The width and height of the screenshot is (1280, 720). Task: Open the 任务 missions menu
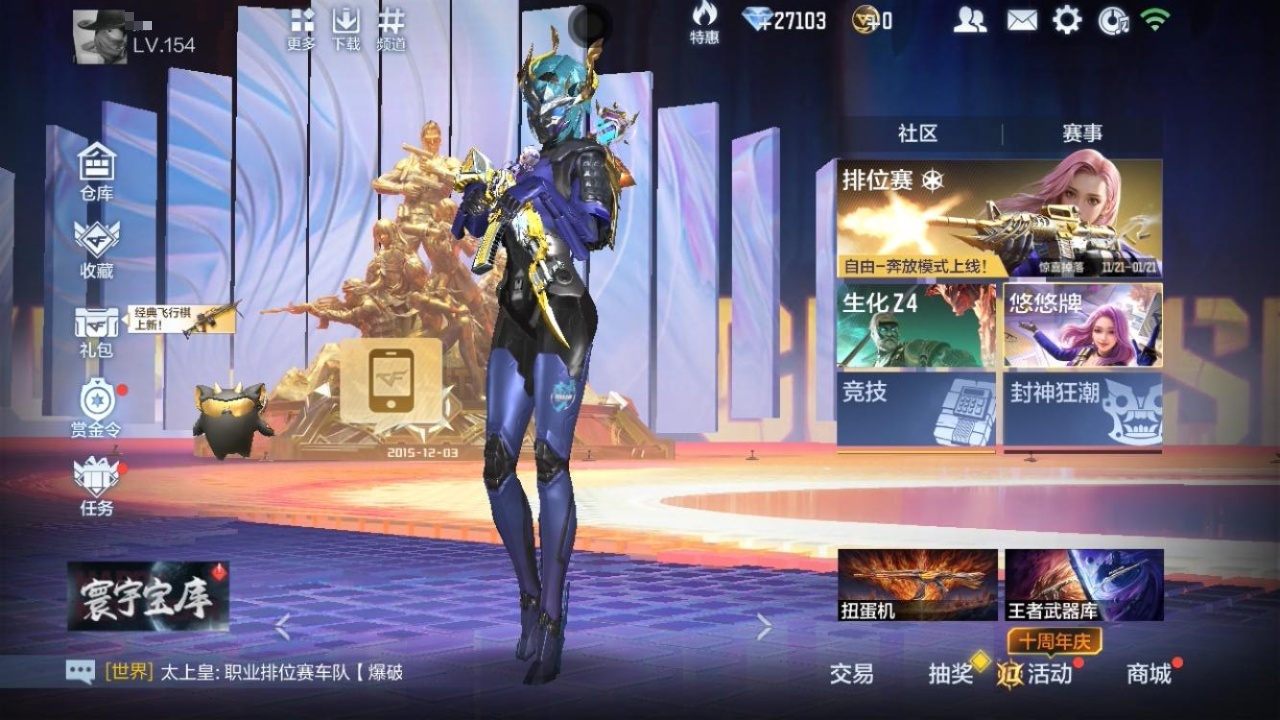tap(97, 484)
